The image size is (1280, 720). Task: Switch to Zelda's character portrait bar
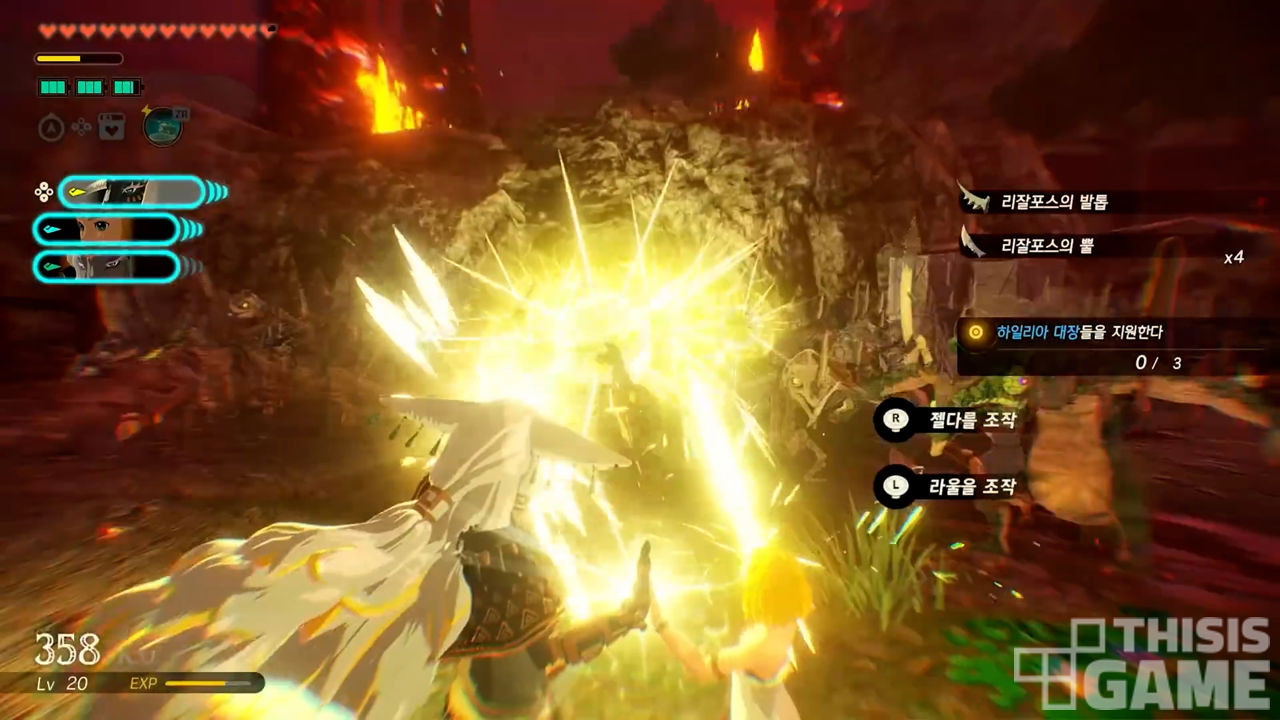tap(106, 229)
